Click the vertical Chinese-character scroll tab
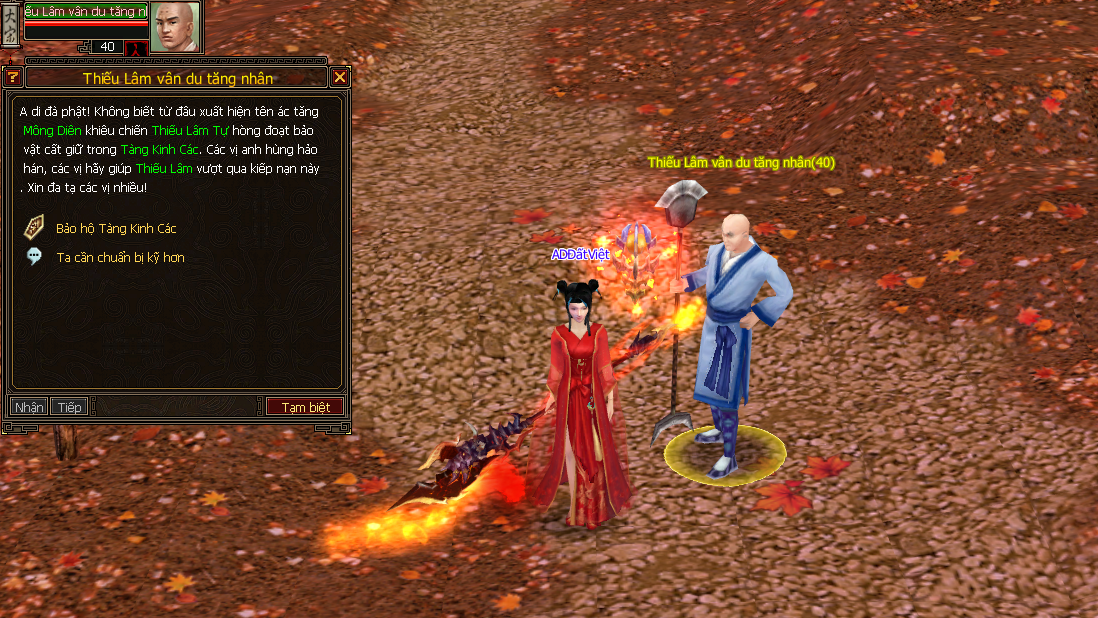 coord(10,24)
